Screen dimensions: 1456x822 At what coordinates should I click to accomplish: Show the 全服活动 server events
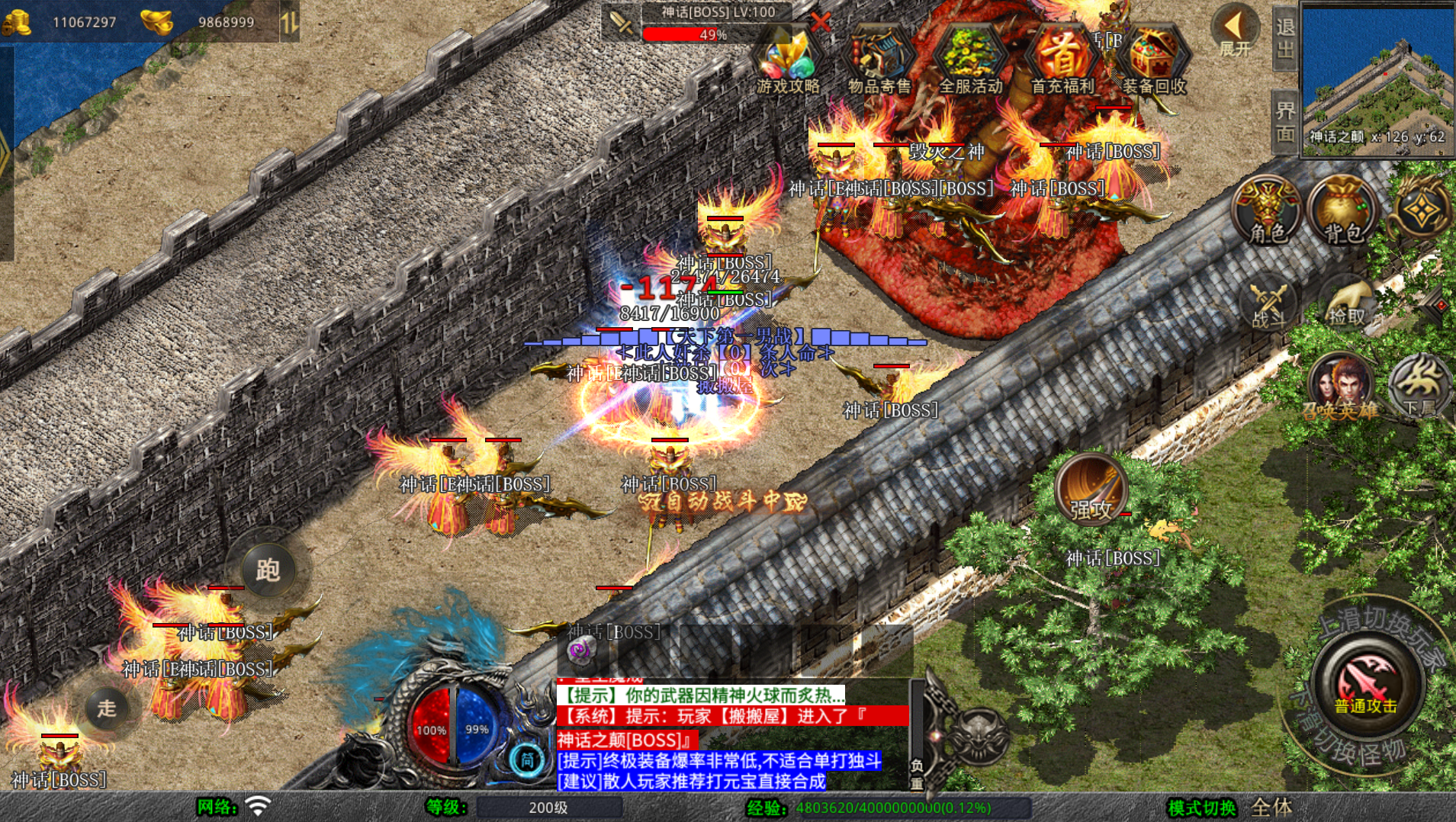click(x=970, y=59)
